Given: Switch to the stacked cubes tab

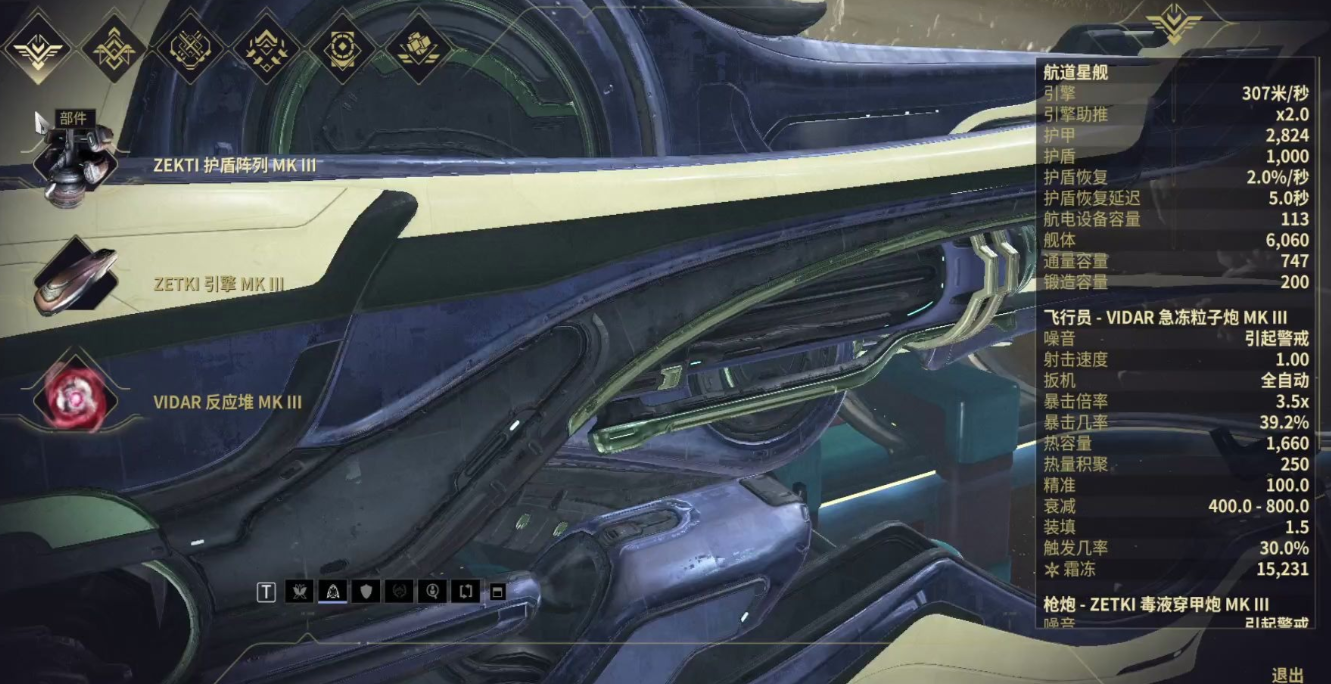Looking at the screenshot, I should coord(418,47).
